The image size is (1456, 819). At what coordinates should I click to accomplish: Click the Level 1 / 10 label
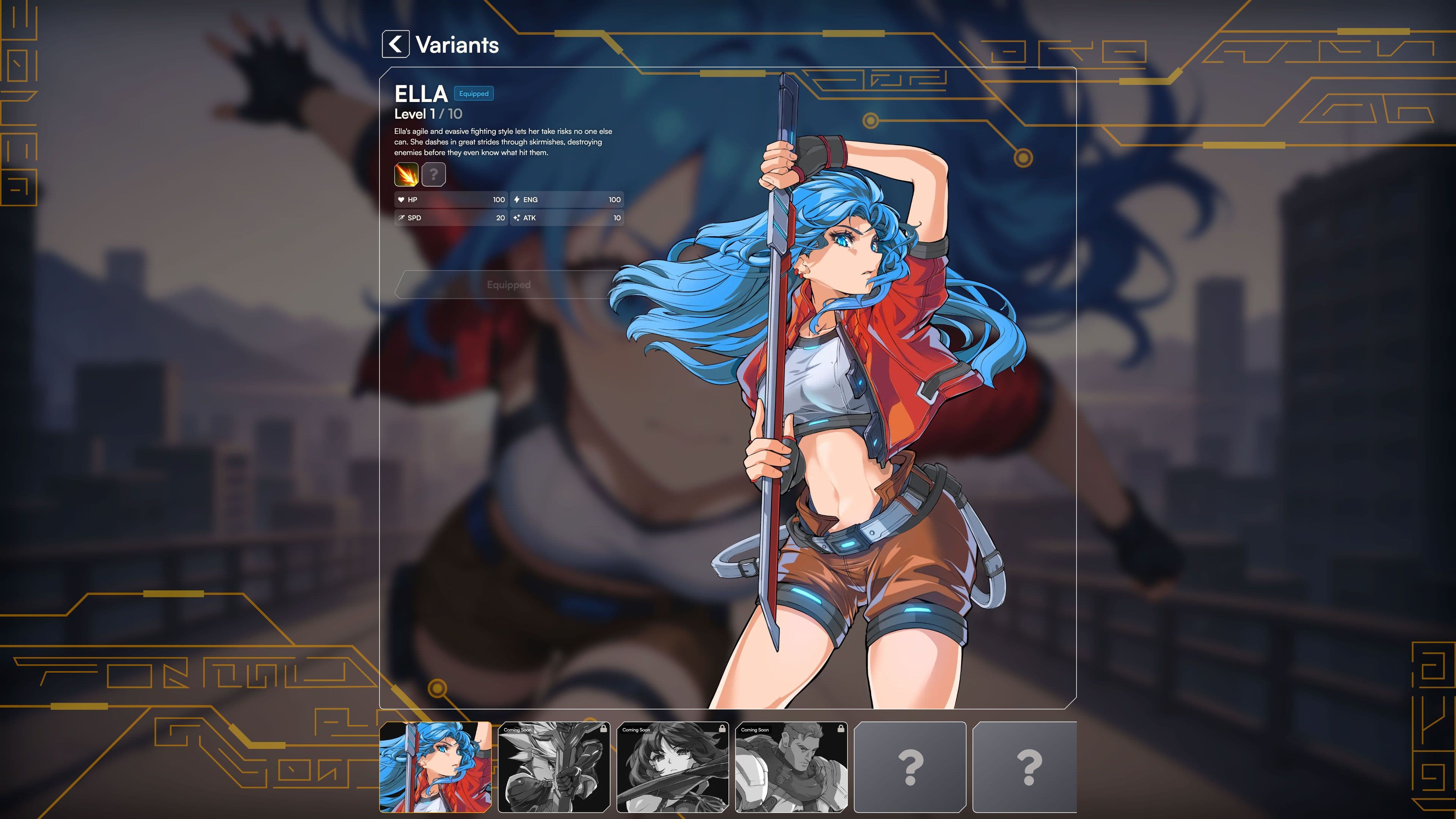tap(427, 114)
